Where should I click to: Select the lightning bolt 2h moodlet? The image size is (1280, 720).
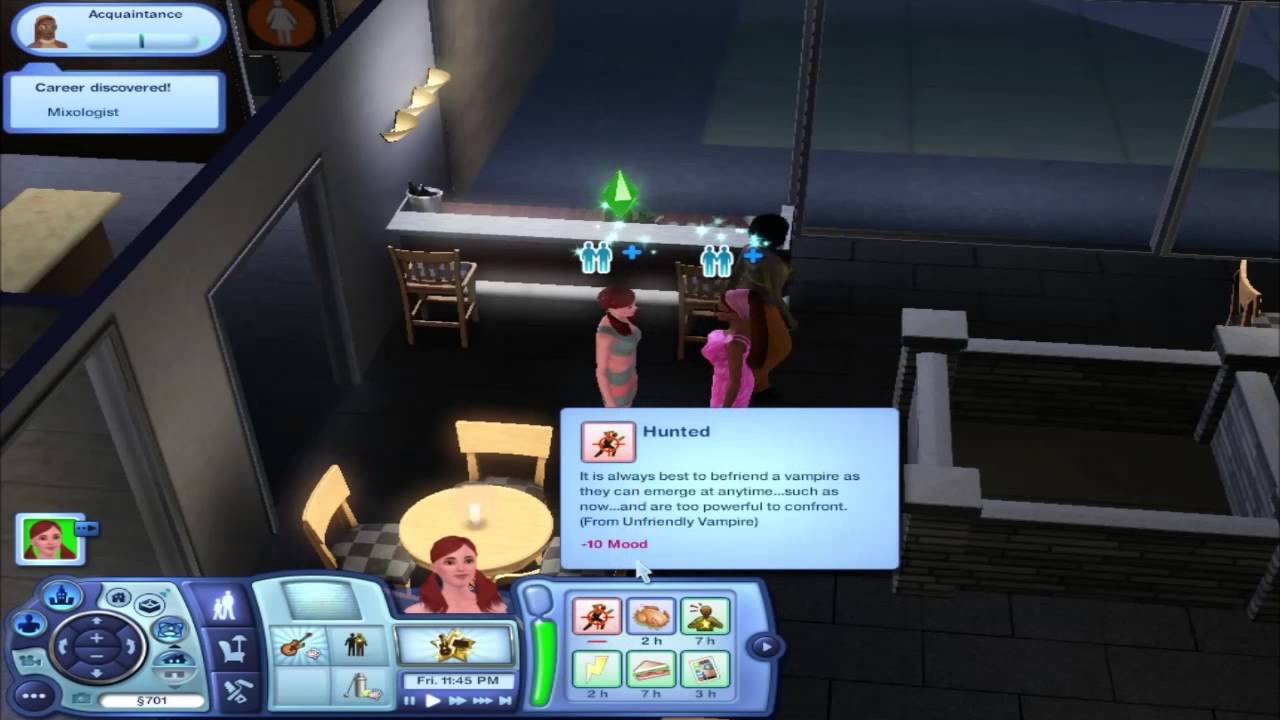pyautogui.click(x=596, y=669)
